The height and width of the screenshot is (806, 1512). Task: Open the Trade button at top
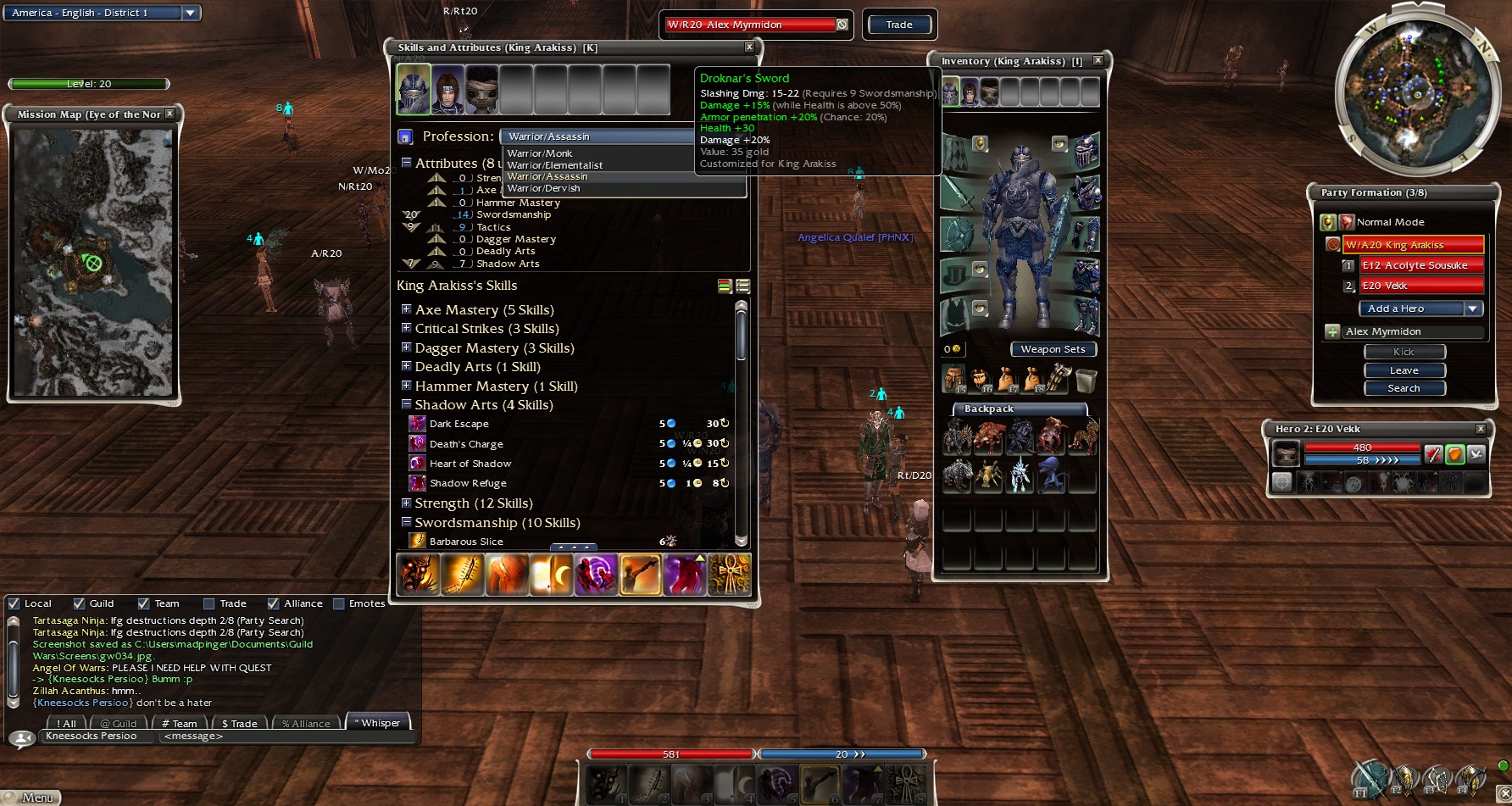(899, 25)
